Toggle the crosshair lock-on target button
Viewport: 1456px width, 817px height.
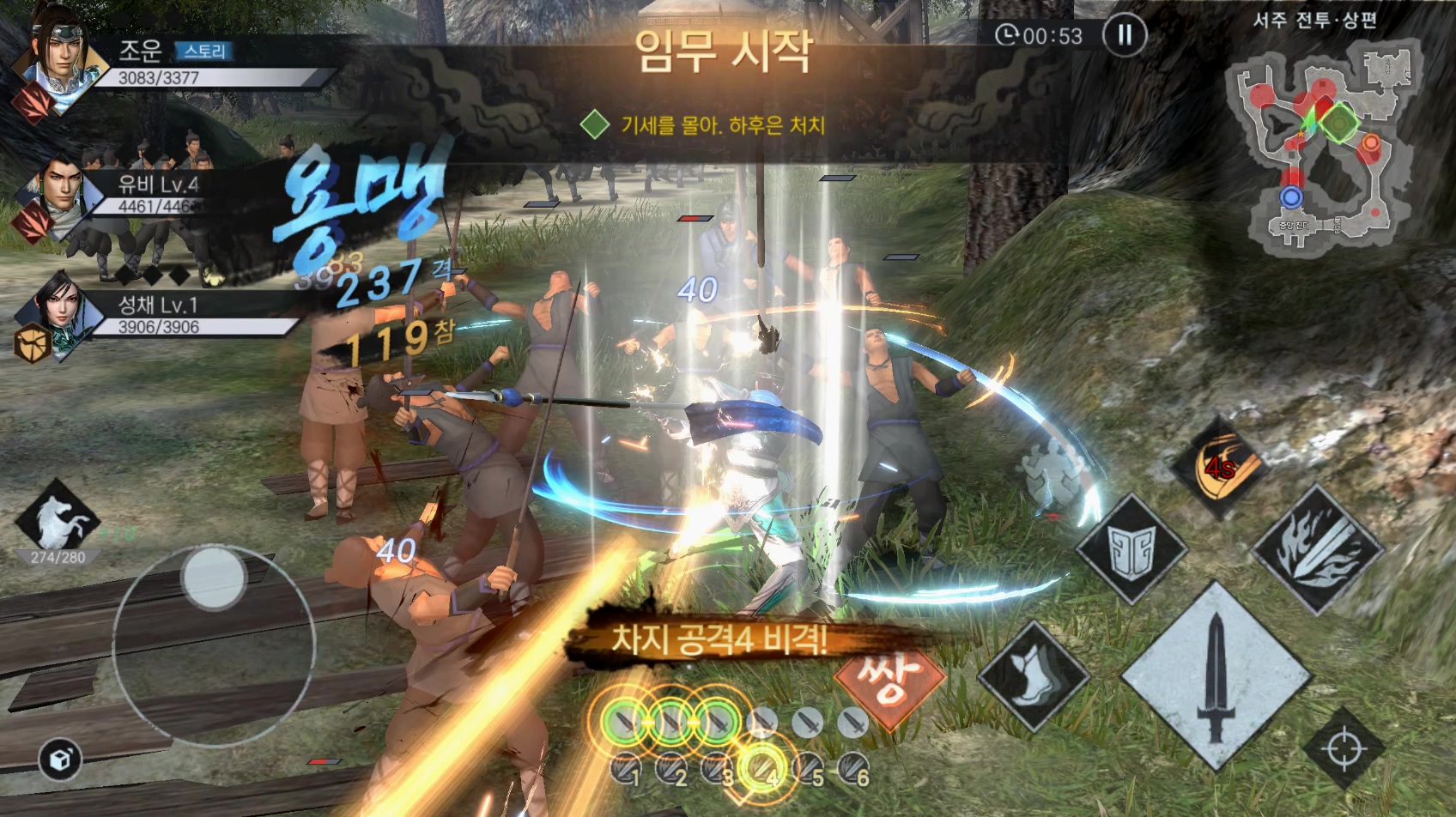(1344, 748)
